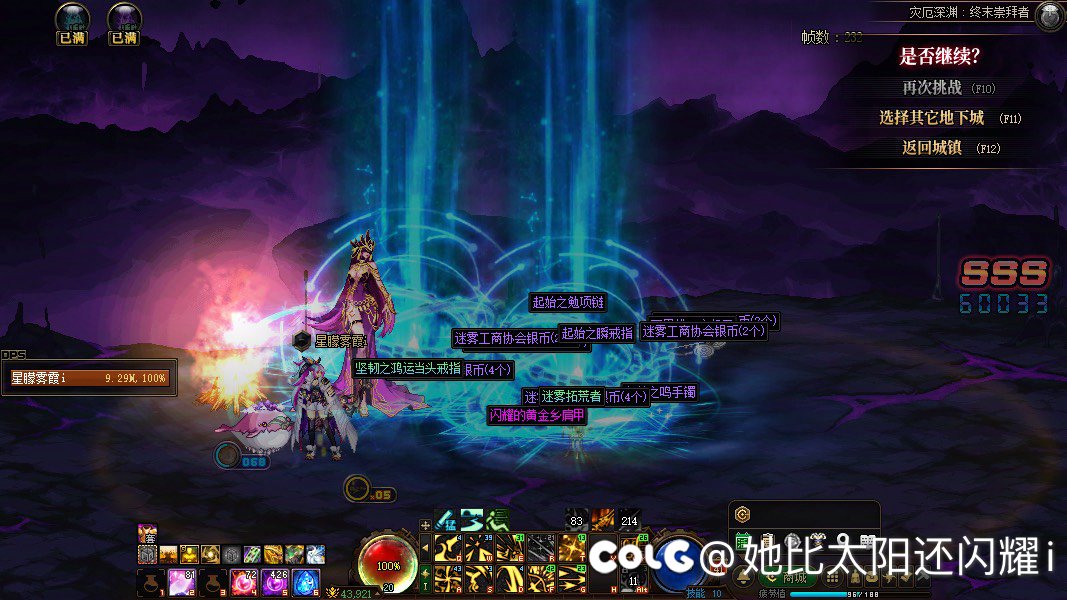Open the 商城 shop button
The image size is (1067, 600).
coord(795,577)
